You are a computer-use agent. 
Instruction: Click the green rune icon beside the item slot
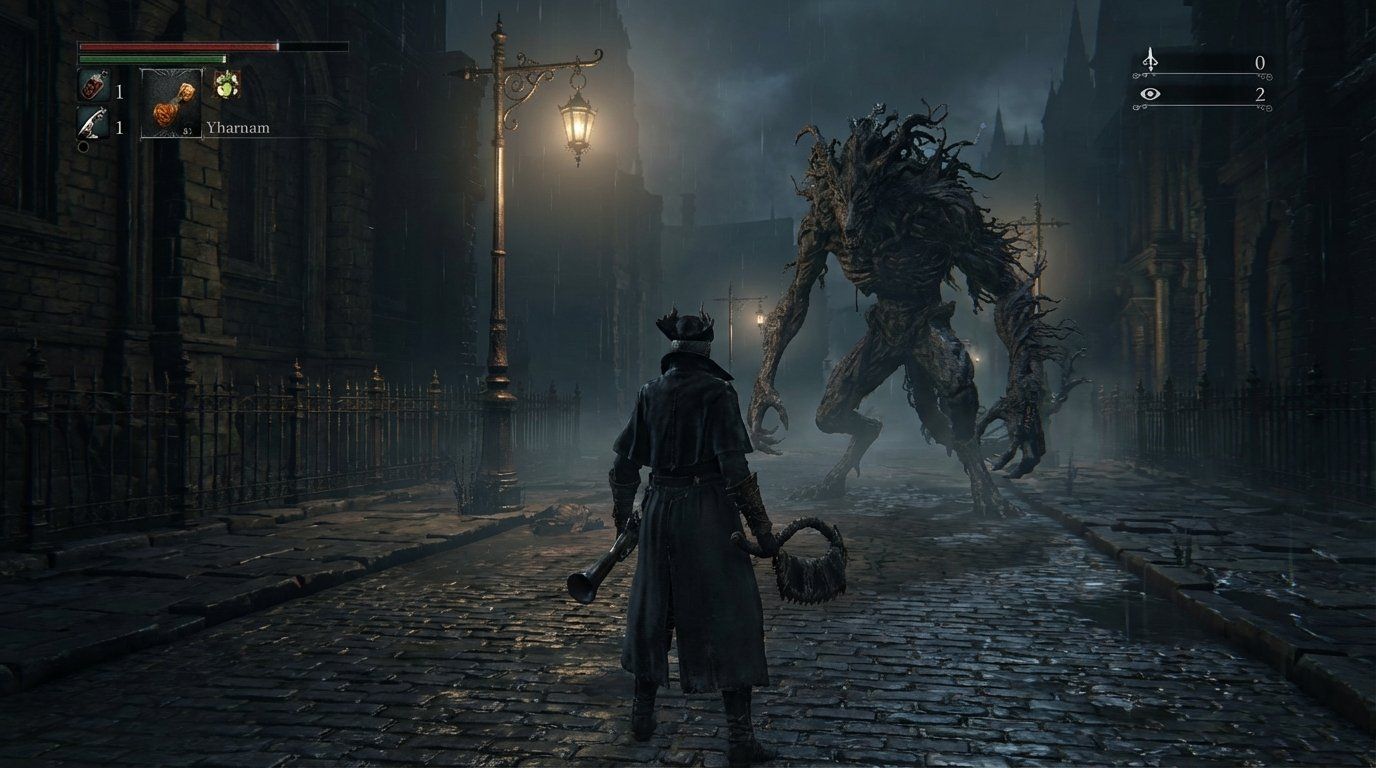[x=227, y=84]
